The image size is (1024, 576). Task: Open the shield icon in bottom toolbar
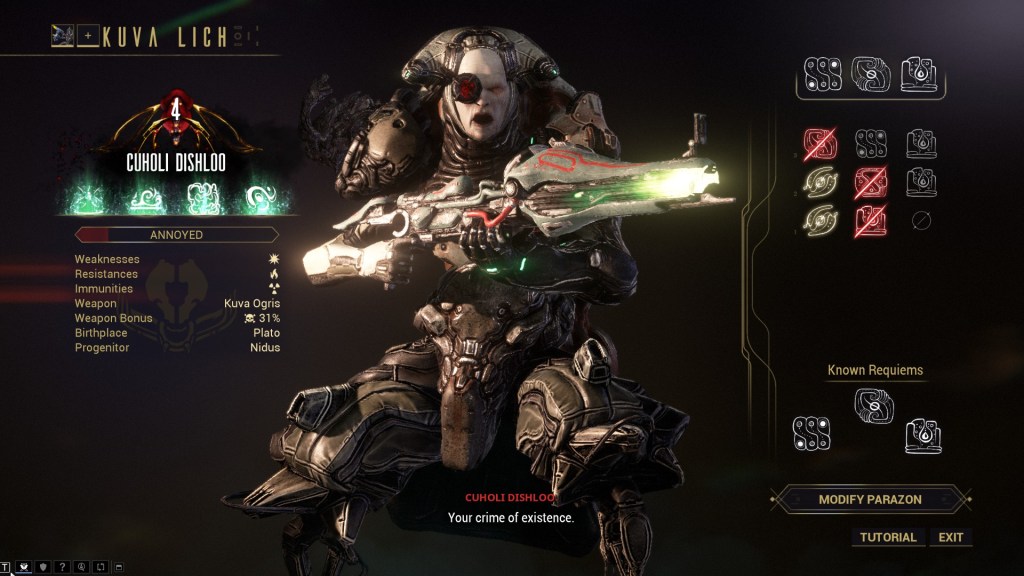coord(43,568)
